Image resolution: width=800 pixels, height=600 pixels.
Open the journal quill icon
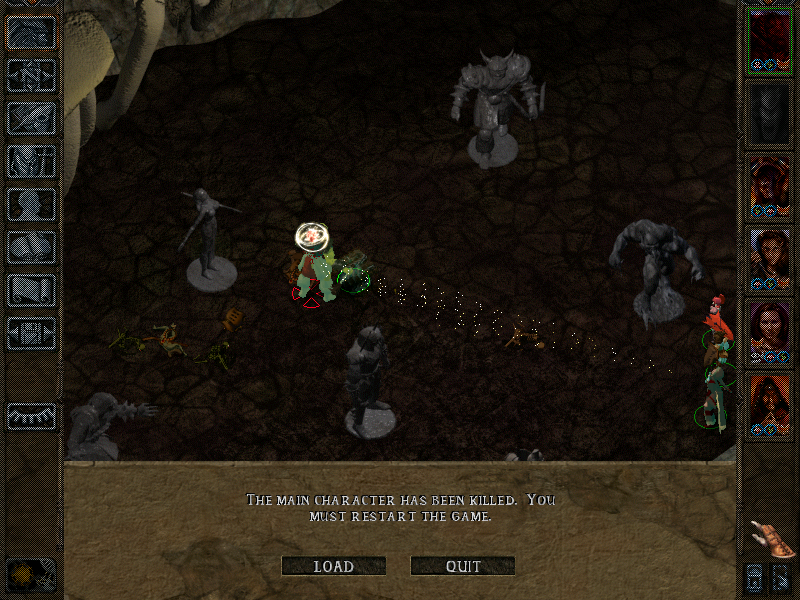click(x=31, y=118)
